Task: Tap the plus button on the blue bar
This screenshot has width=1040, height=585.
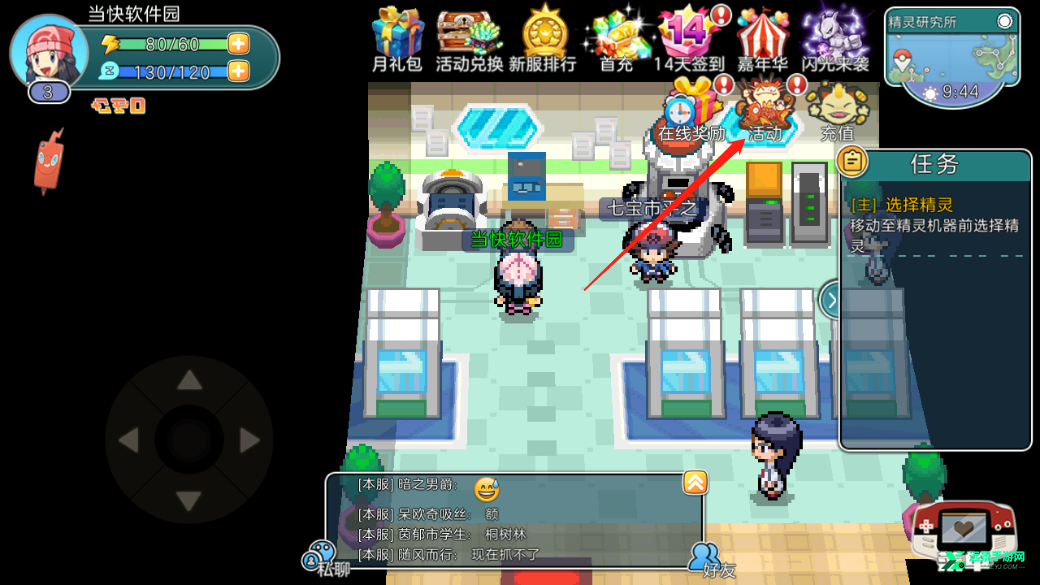Action: tap(238, 71)
